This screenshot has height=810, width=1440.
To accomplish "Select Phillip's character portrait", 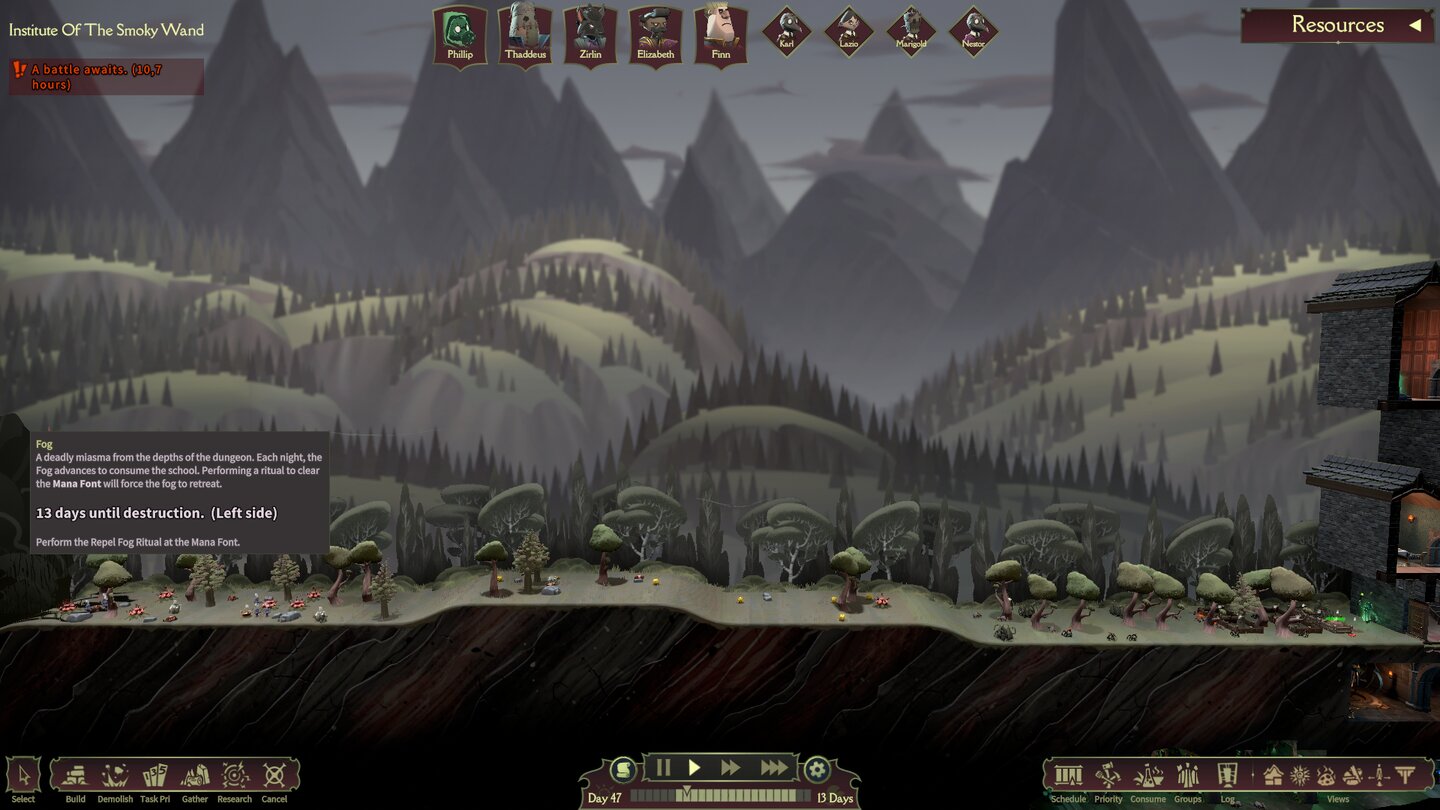I will coord(460,34).
